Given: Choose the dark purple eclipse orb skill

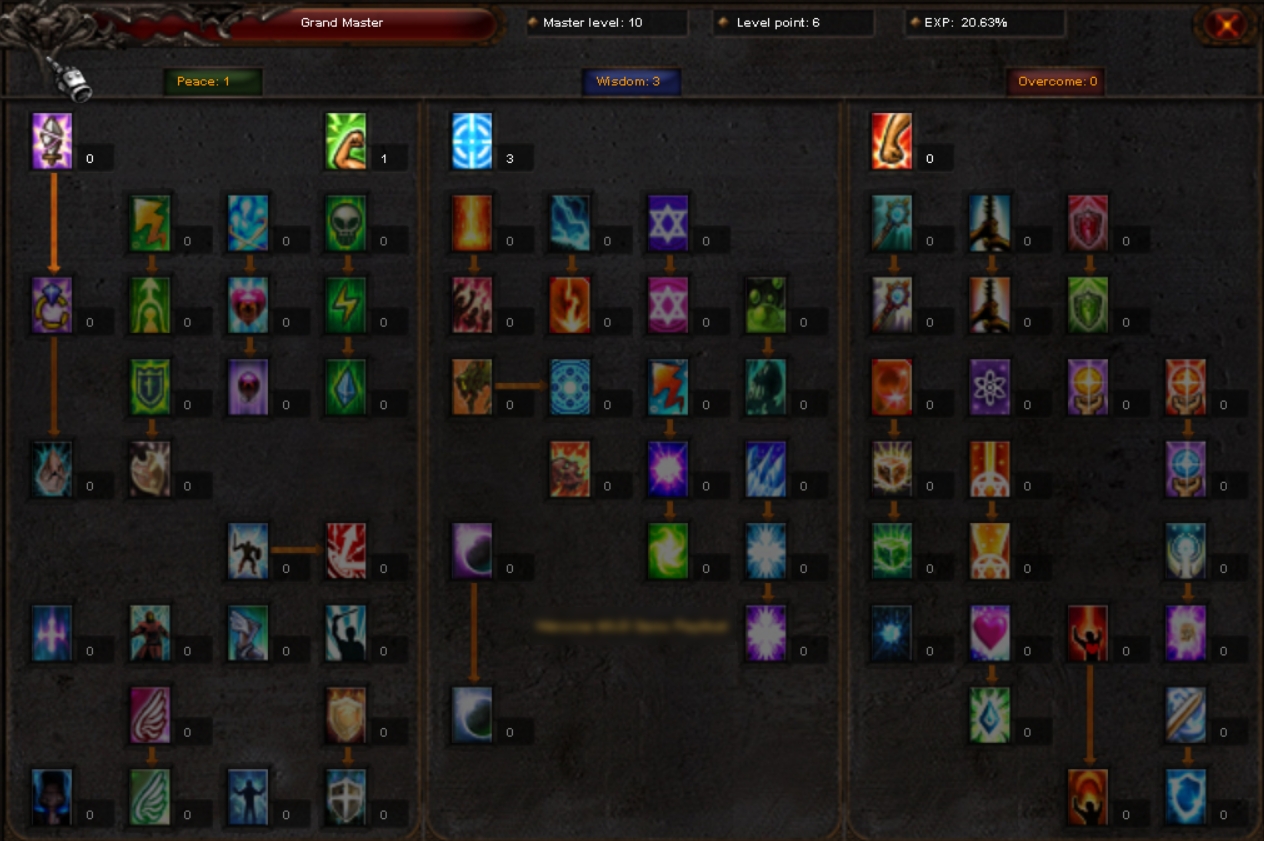Looking at the screenshot, I should 472,551.
